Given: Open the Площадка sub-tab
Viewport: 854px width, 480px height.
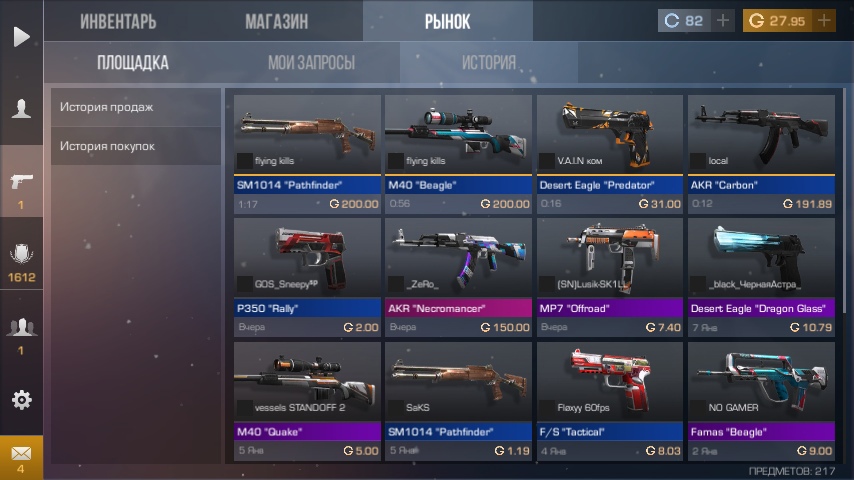Looking at the screenshot, I should [x=133, y=63].
